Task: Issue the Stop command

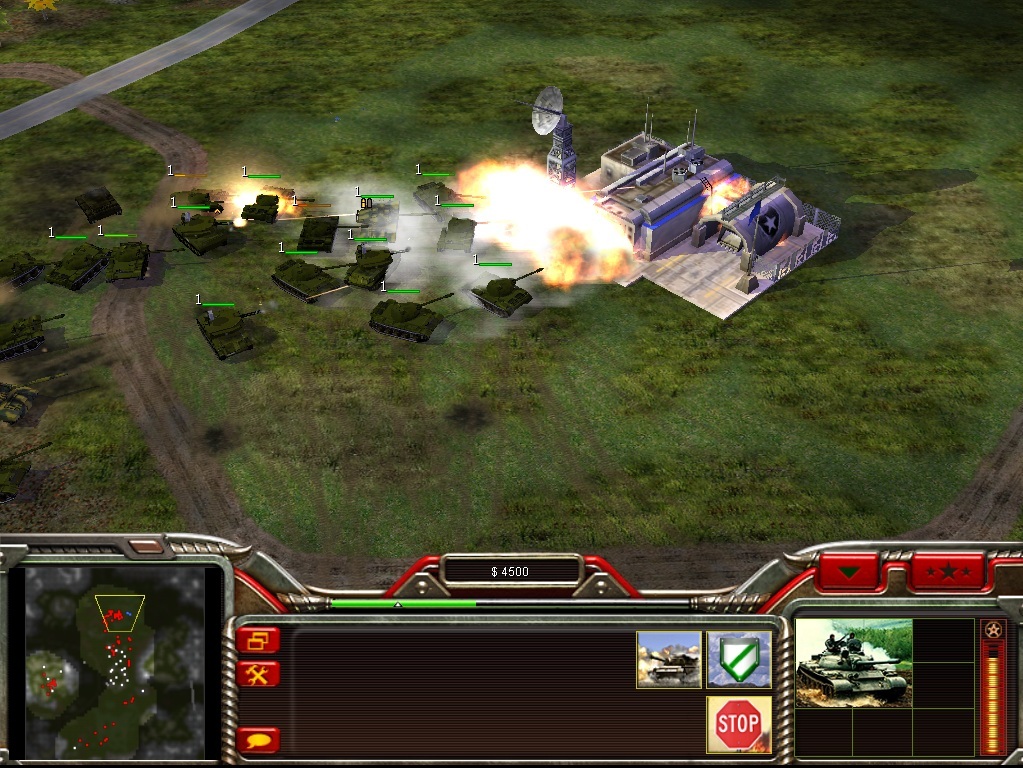Action: (739, 724)
